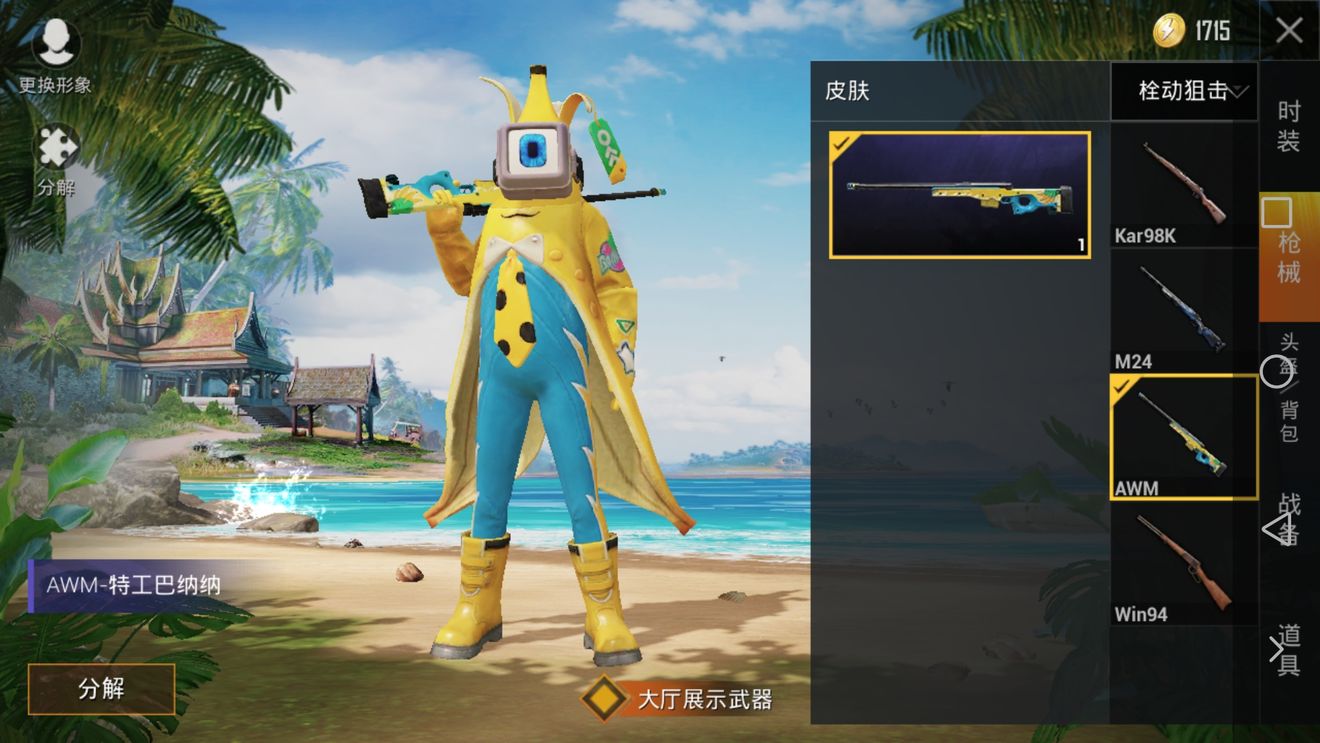Click the 分解 button at bottom left
The width and height of the screenshot is (1320, 743).
[100, 690]
